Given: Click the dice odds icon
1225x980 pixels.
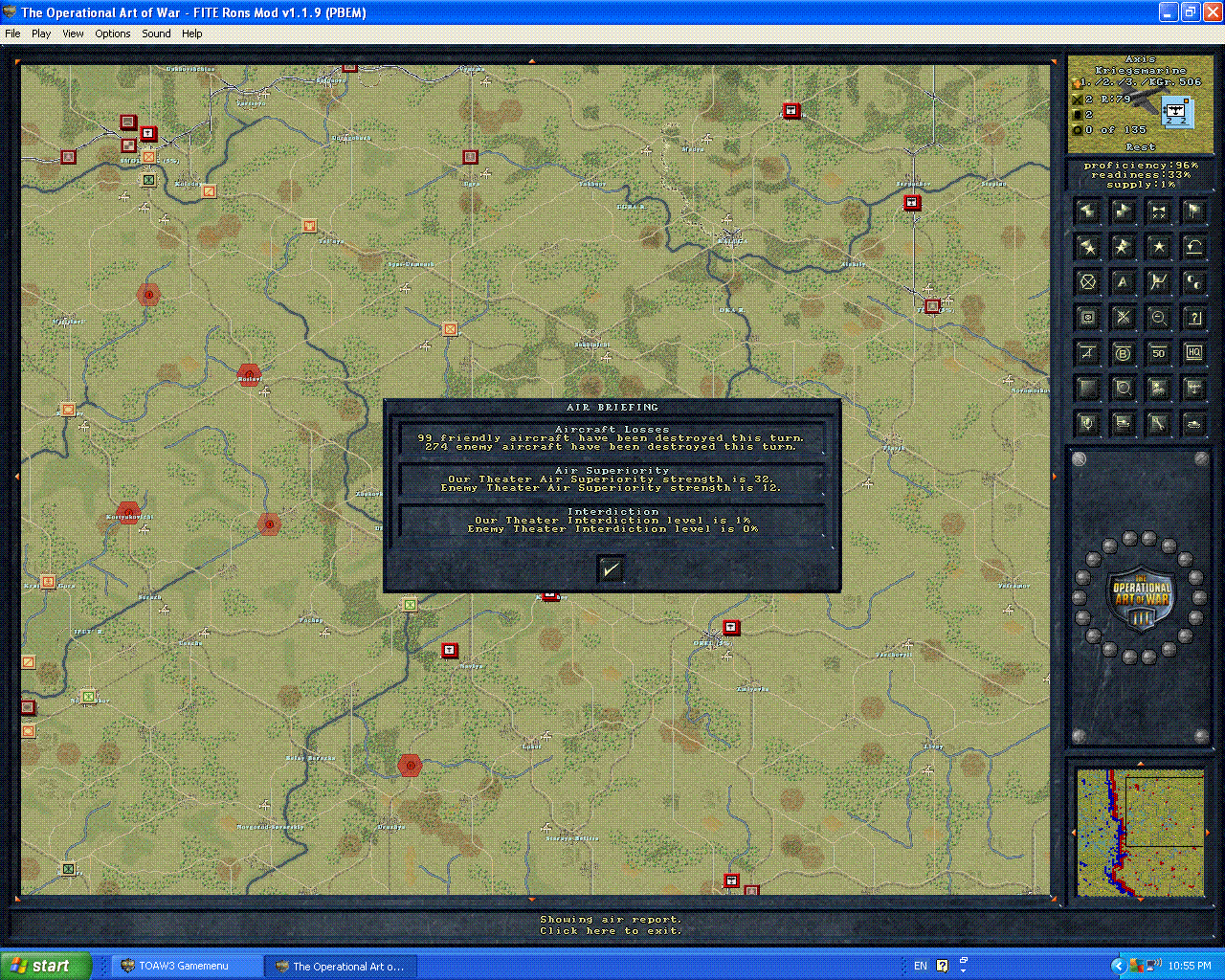Looking at the screenshot, I should click(1193, 282).
